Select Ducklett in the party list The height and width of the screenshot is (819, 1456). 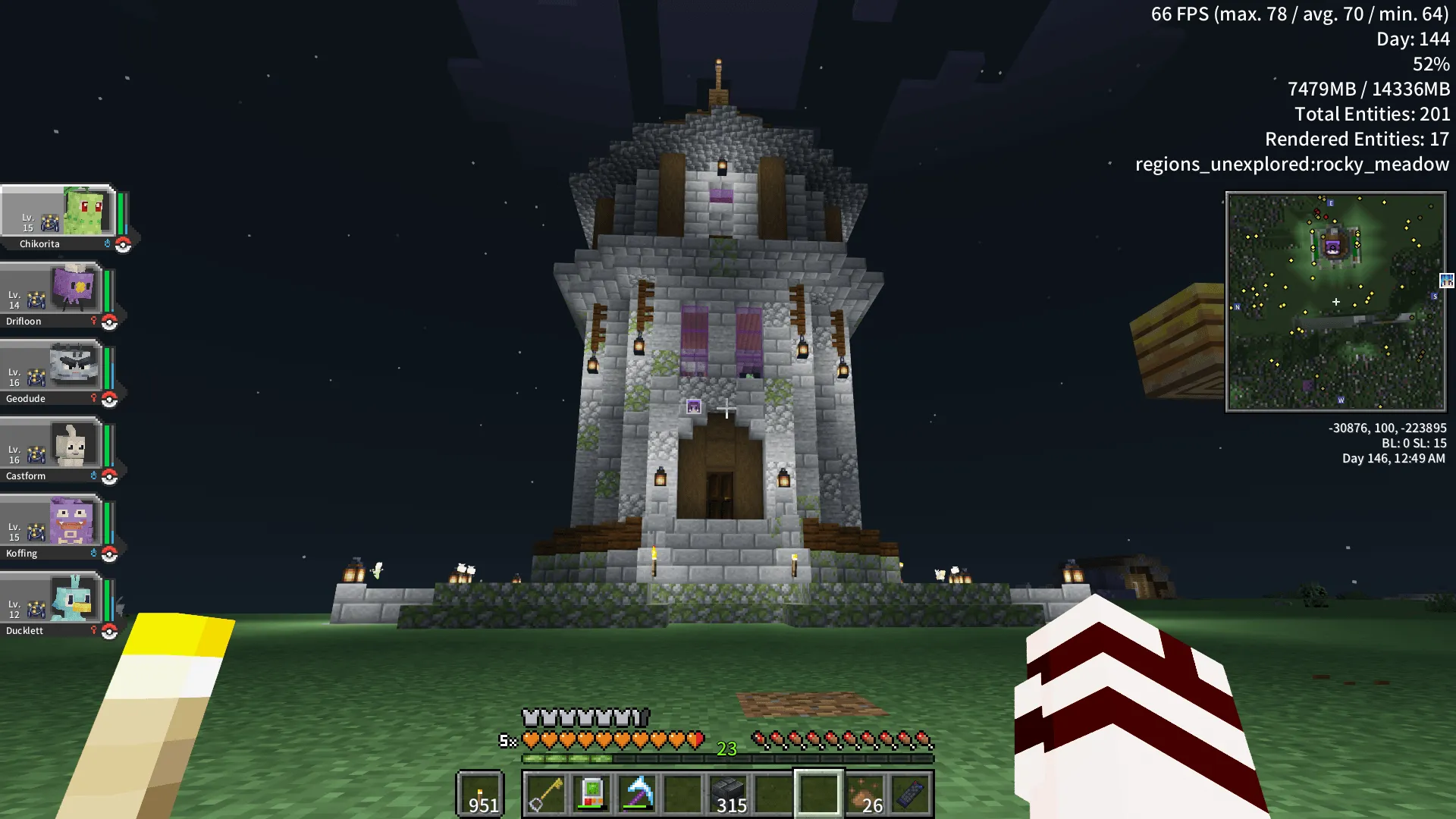tap(53, 603)
